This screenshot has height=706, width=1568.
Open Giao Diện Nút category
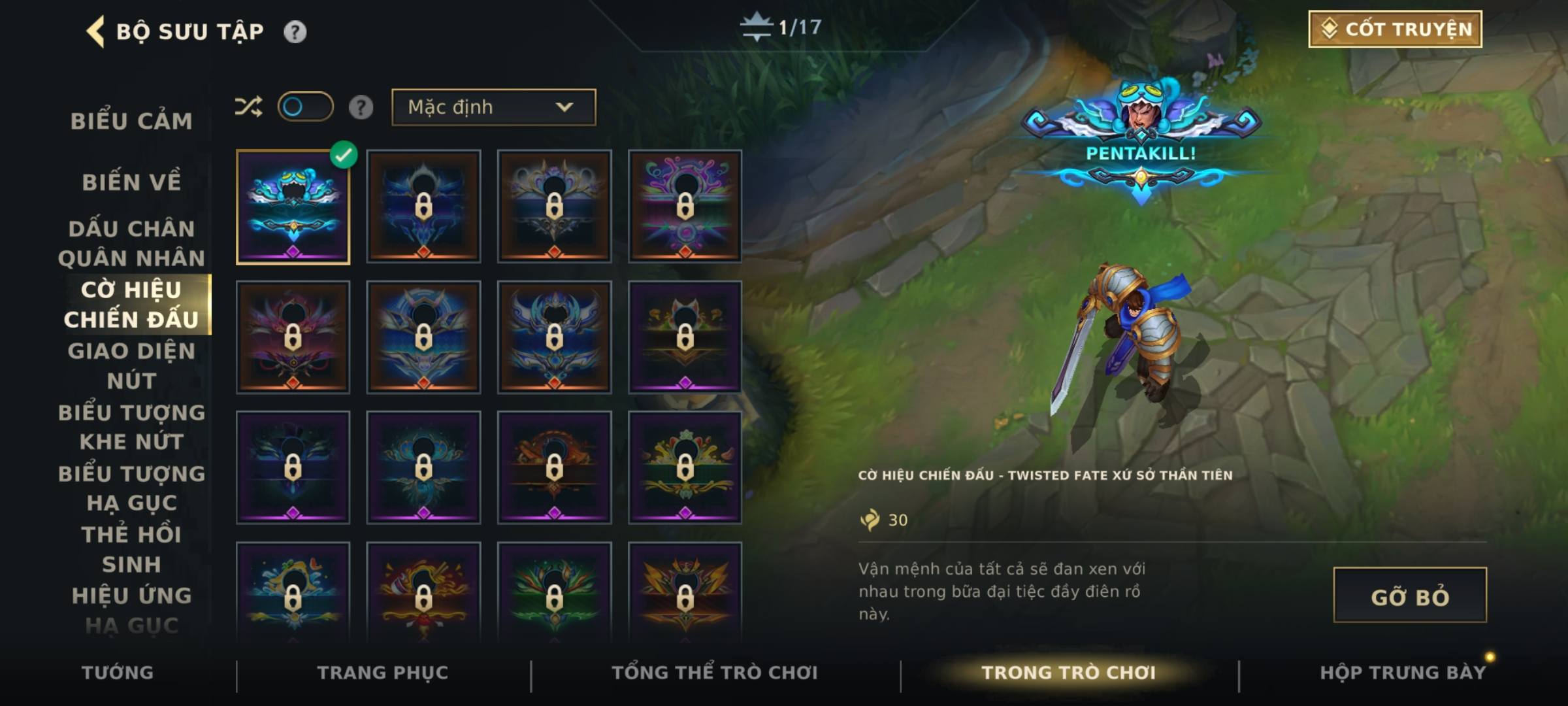131,365
